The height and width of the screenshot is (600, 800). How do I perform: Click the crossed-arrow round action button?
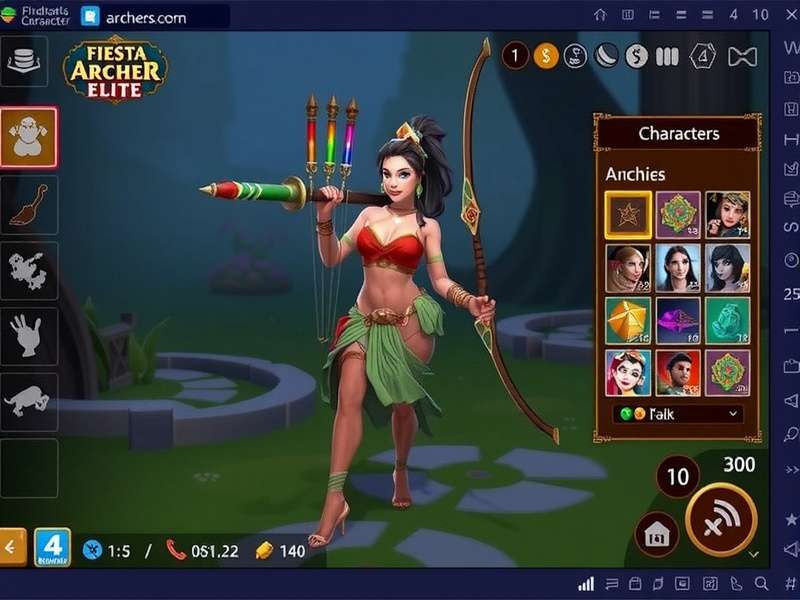[720, 519]
